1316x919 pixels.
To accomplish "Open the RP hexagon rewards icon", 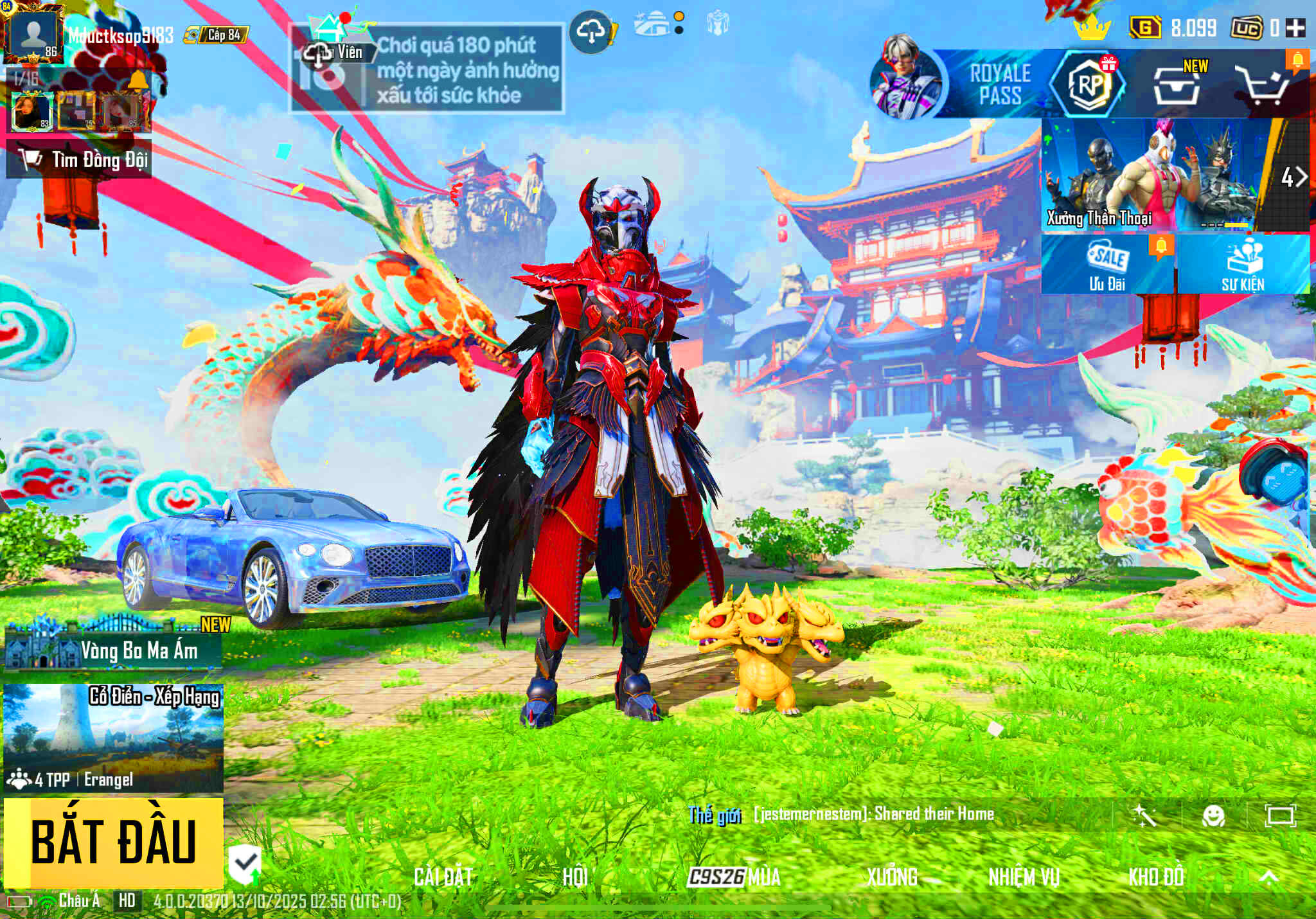I will pos(1088,84).
